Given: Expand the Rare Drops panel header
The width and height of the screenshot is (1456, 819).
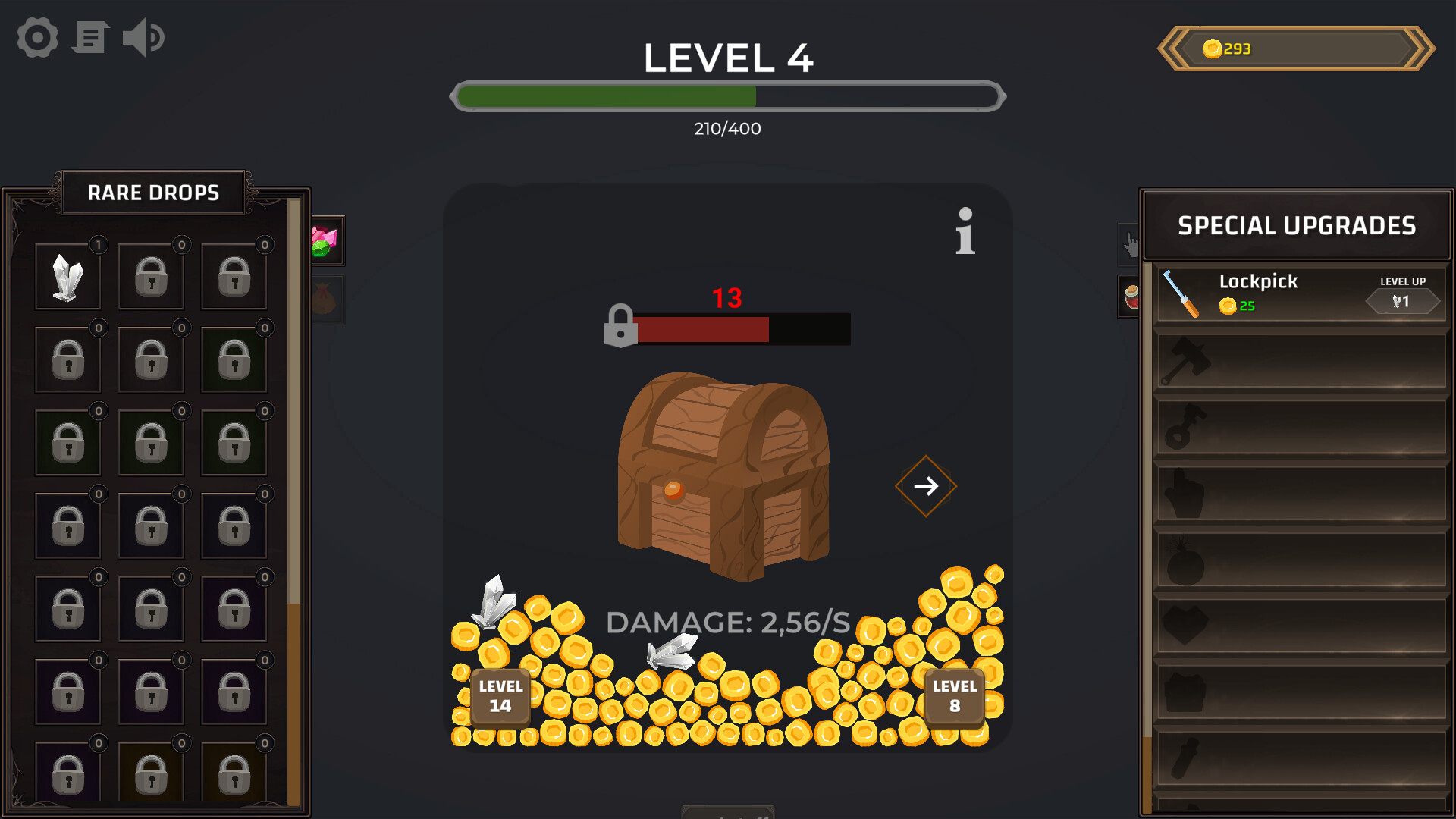Looking at the screenshot, I should (x=152, y=192).
